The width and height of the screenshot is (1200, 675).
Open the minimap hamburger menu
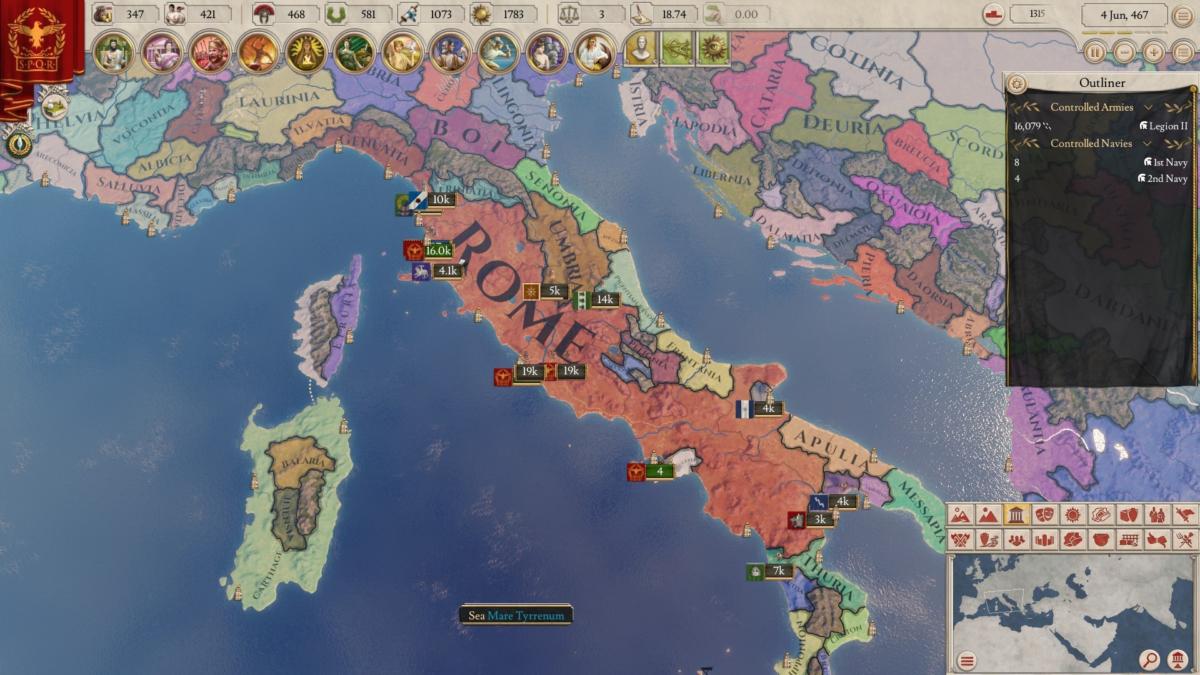point(966,660)
